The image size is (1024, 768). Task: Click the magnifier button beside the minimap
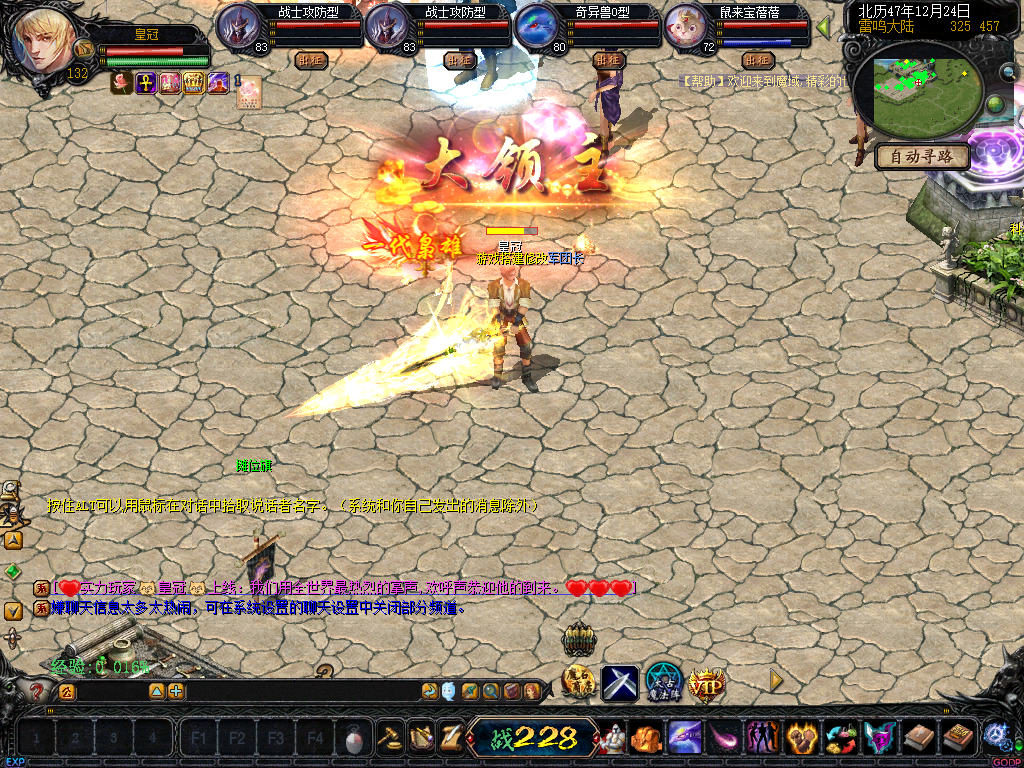[1008, 72]
